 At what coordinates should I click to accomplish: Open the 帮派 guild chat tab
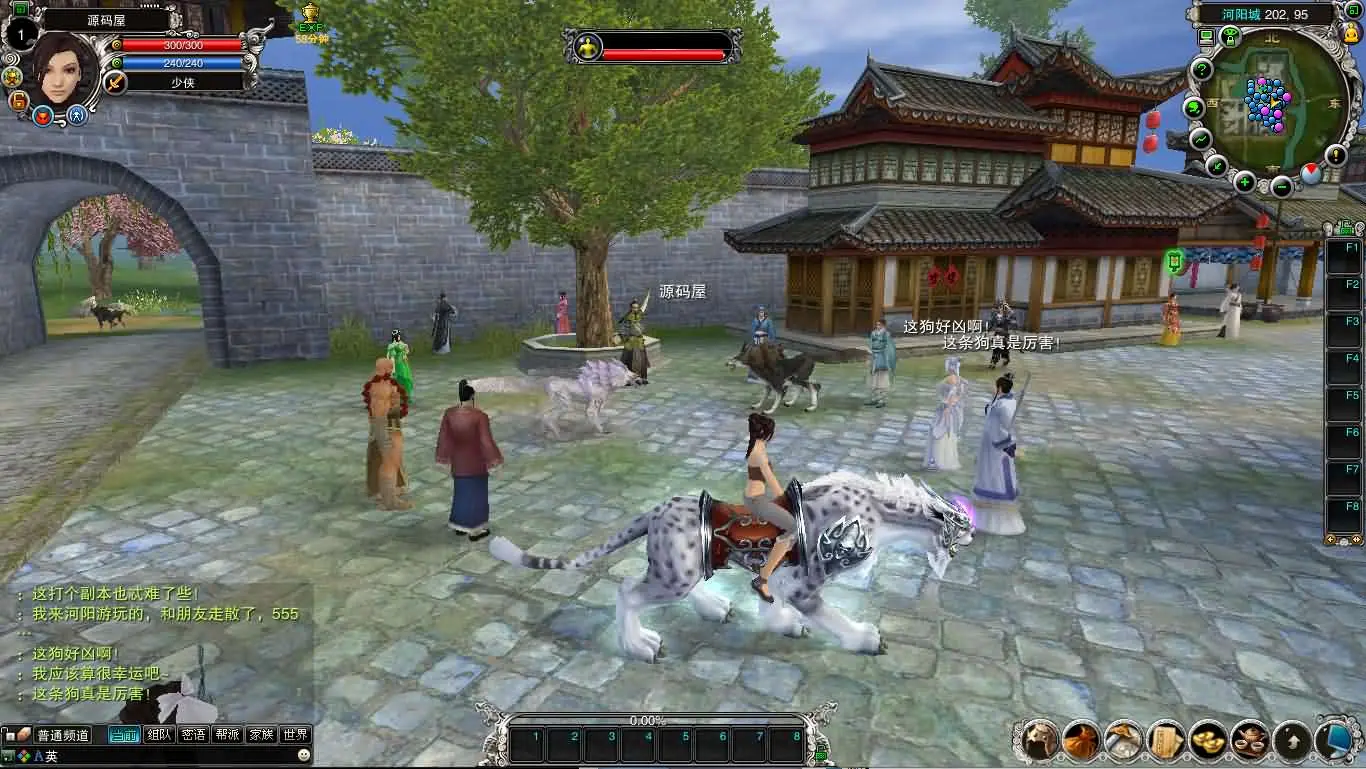pyautogui.click(x=227, y=735)
